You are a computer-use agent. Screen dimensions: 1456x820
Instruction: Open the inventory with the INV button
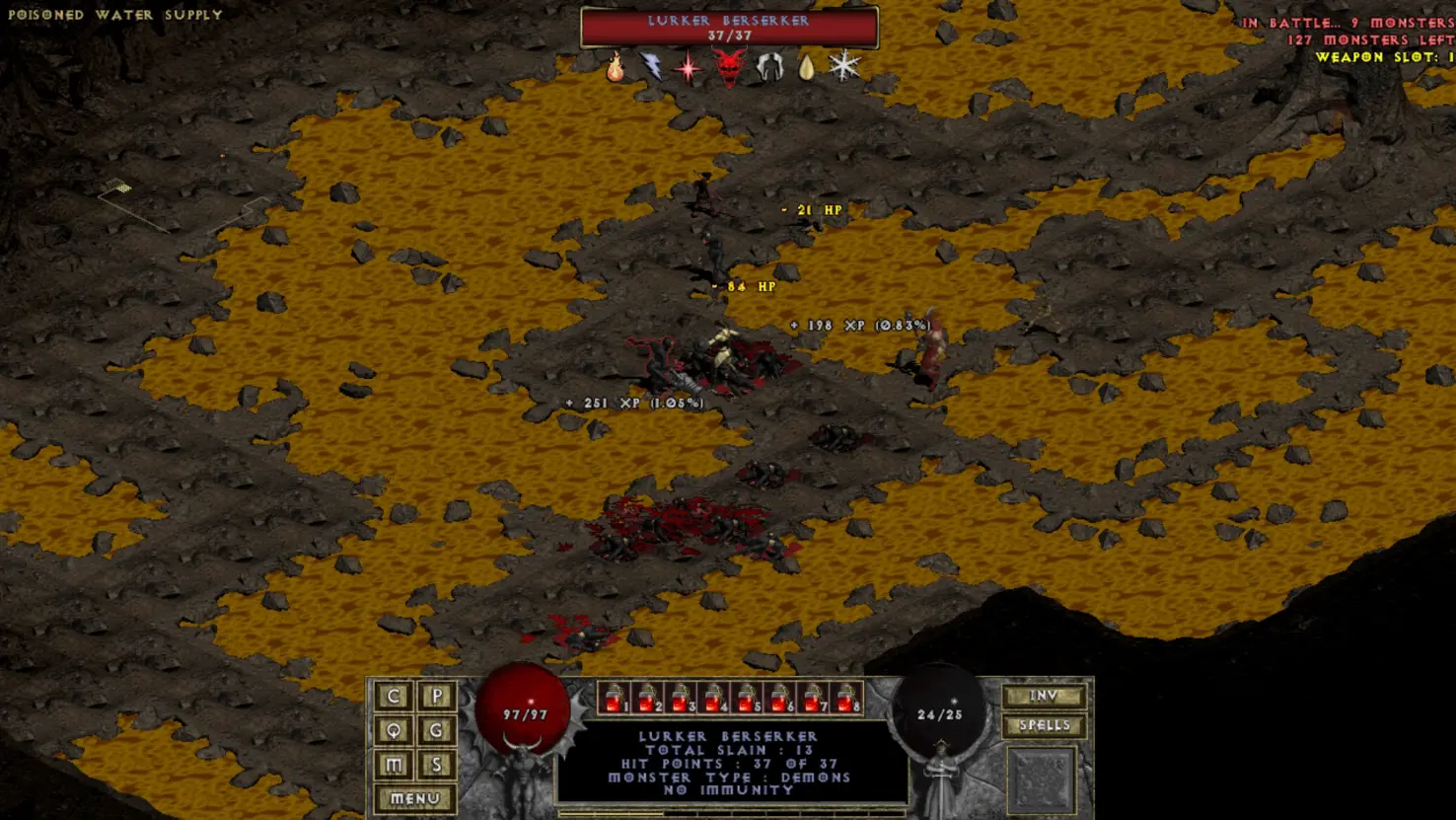tap(1044, 696)
